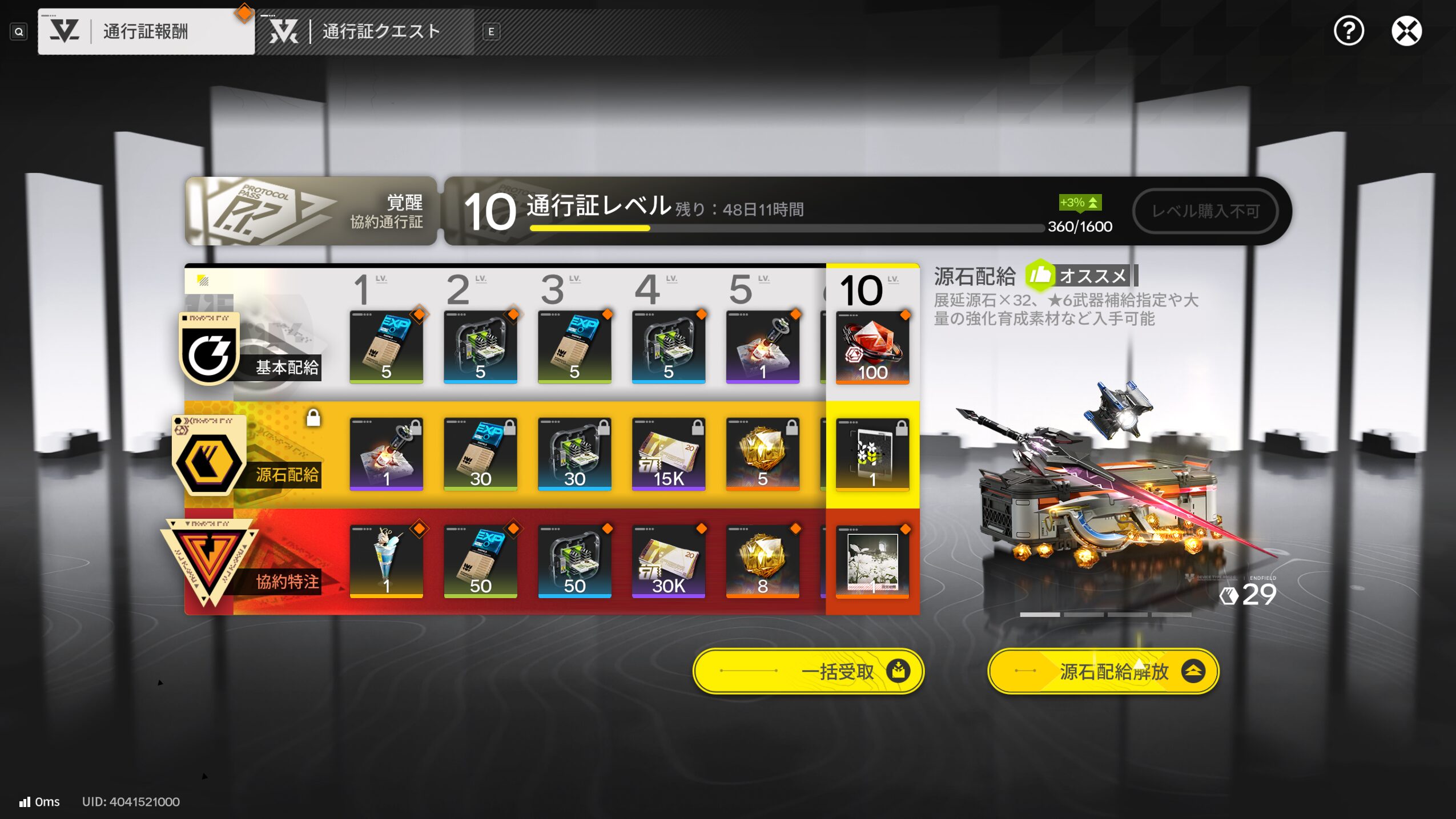Click the 協約特注 30K banknote reward
Screen dimensions: 1456x819
click(668, 561)
